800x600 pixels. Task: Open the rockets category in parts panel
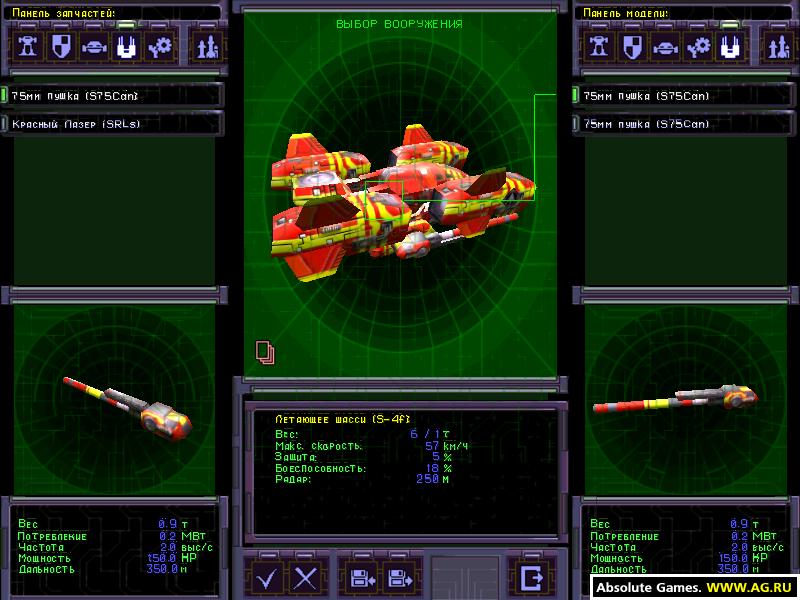tap(207, 46)
